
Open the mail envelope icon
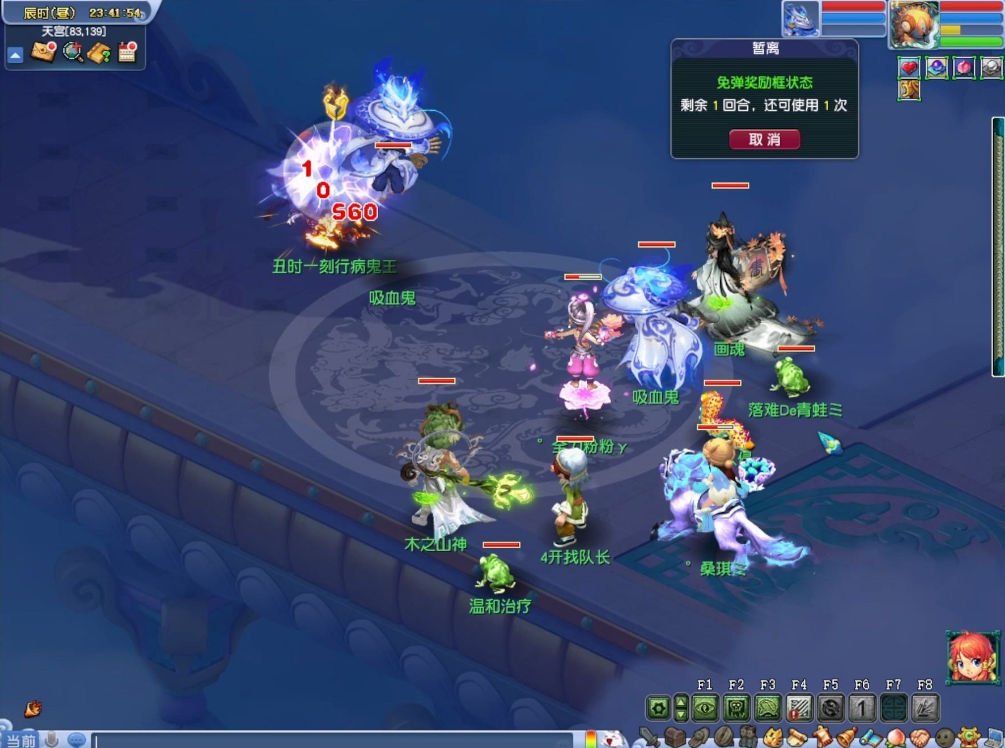pos(43,53)
